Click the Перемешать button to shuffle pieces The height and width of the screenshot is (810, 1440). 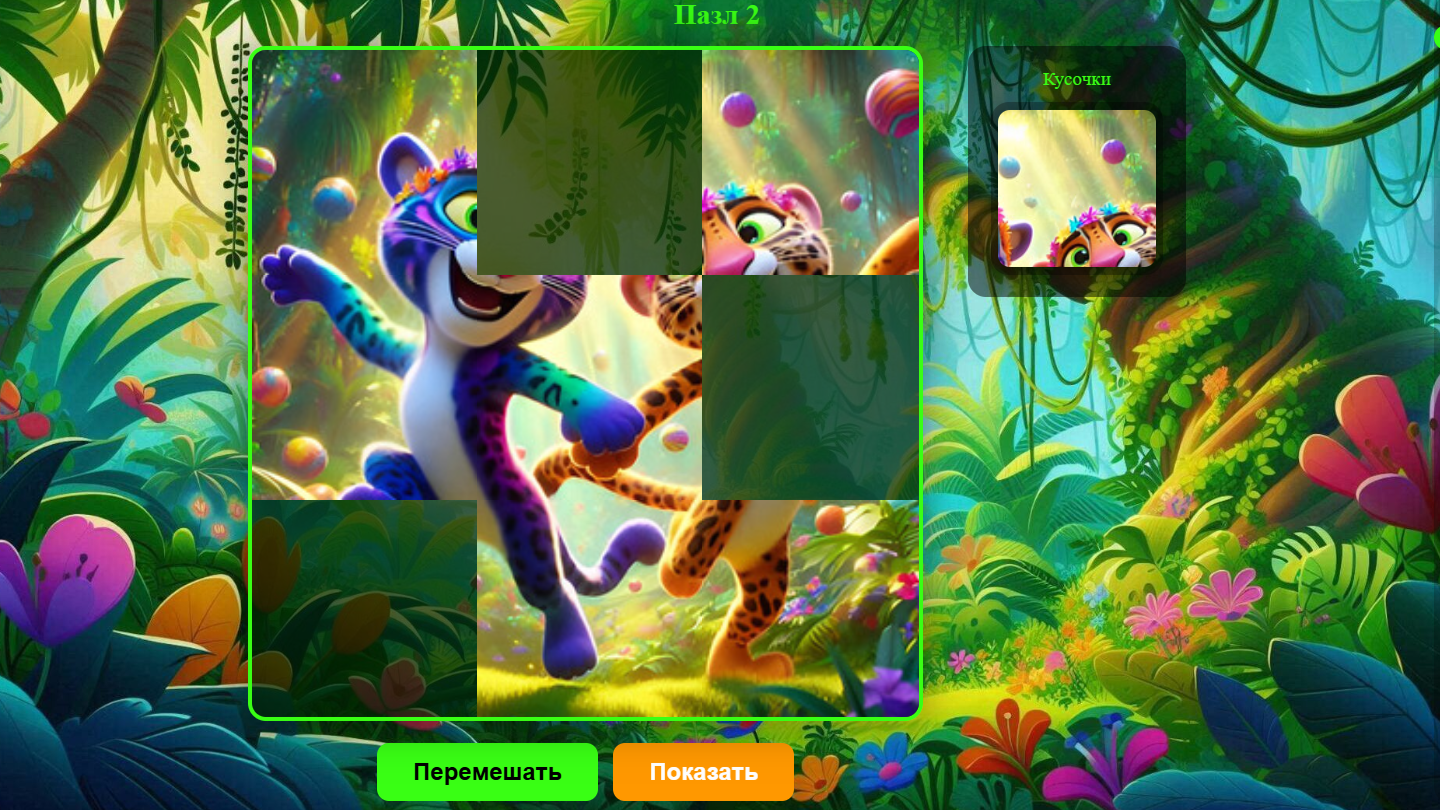tap(487, 772)
